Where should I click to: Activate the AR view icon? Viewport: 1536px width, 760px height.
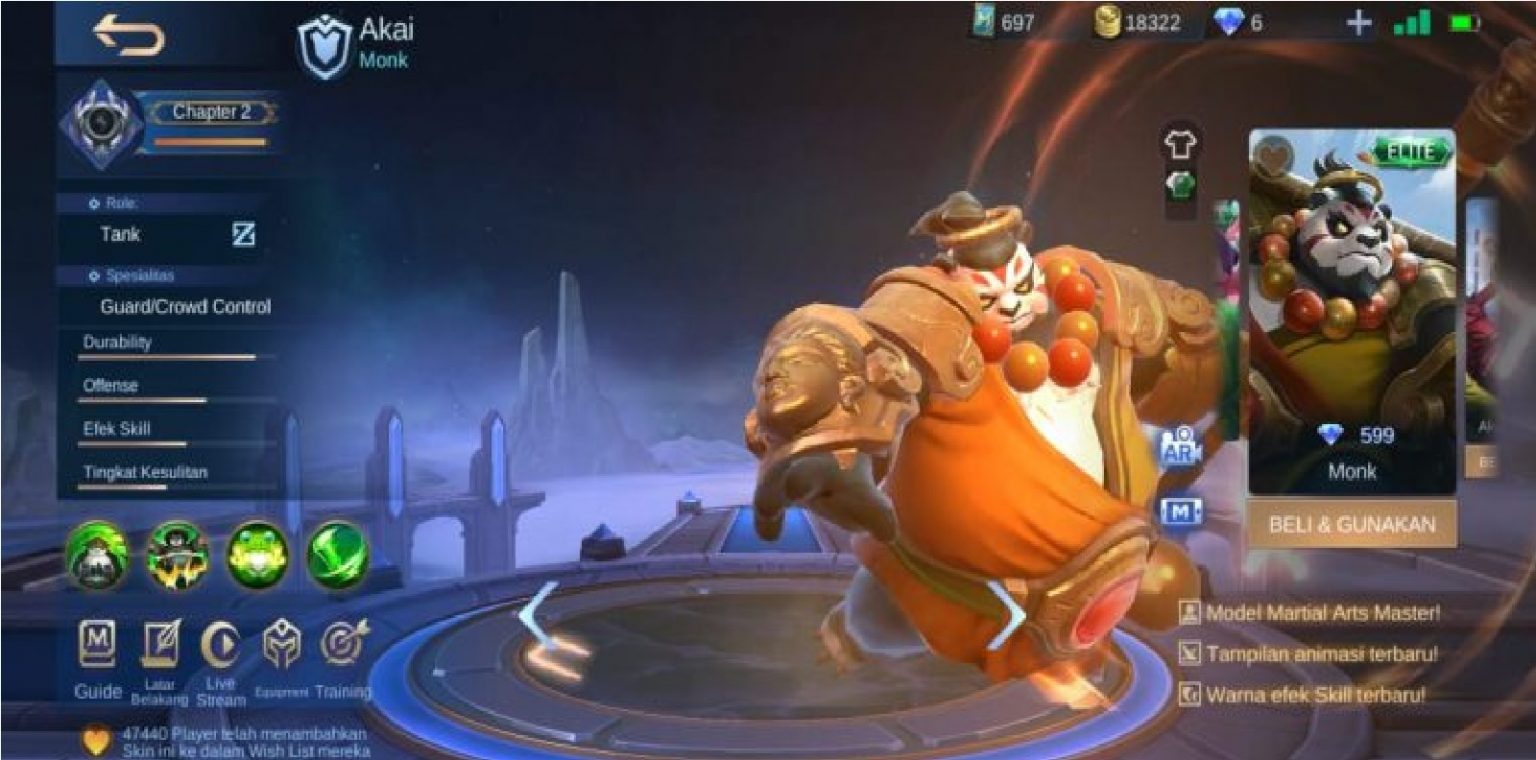1180,448
